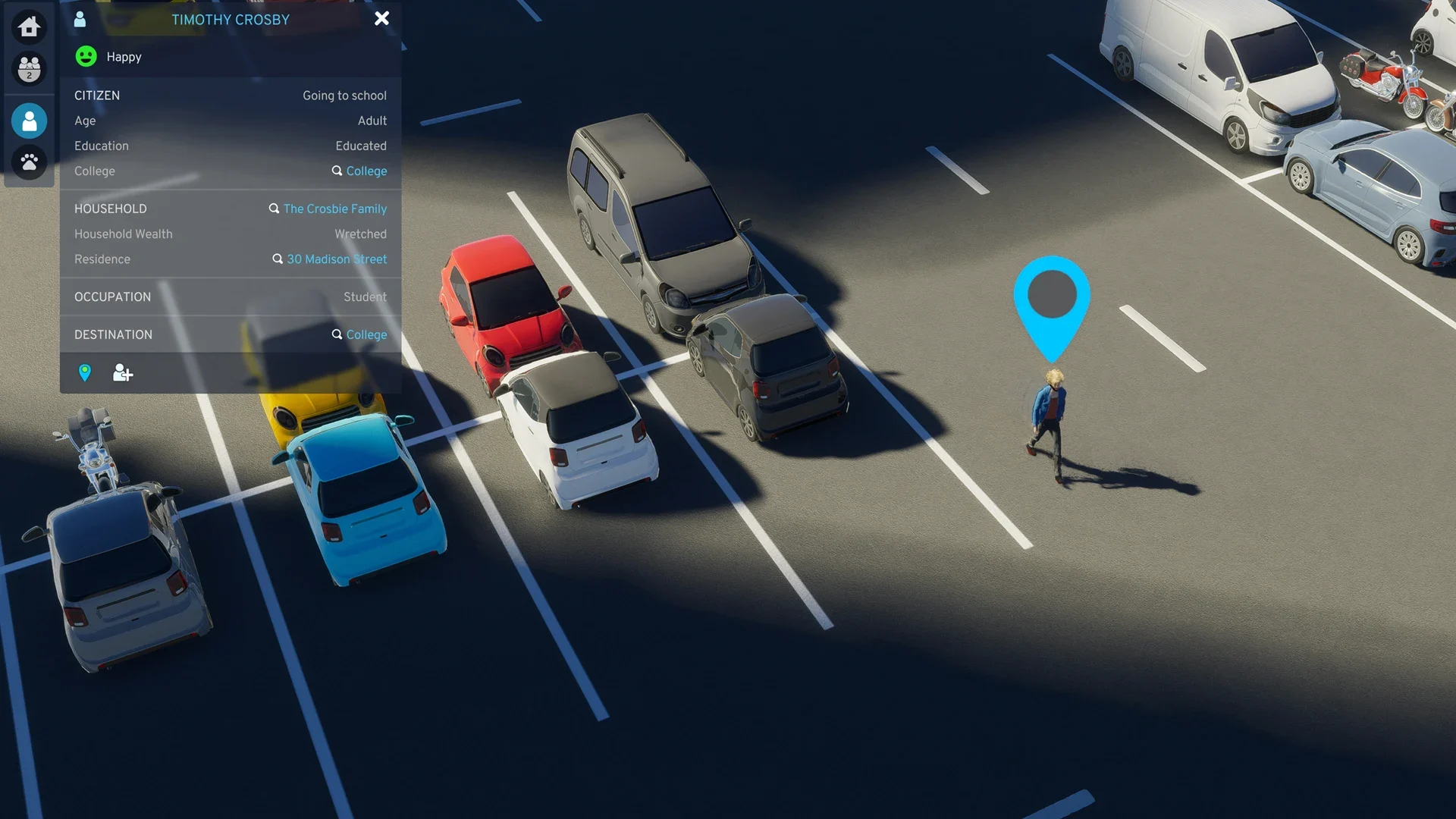Click the map pin icon in the panel footer
This screenshot has width=1456, height=819.
click(x=85, y=372)
